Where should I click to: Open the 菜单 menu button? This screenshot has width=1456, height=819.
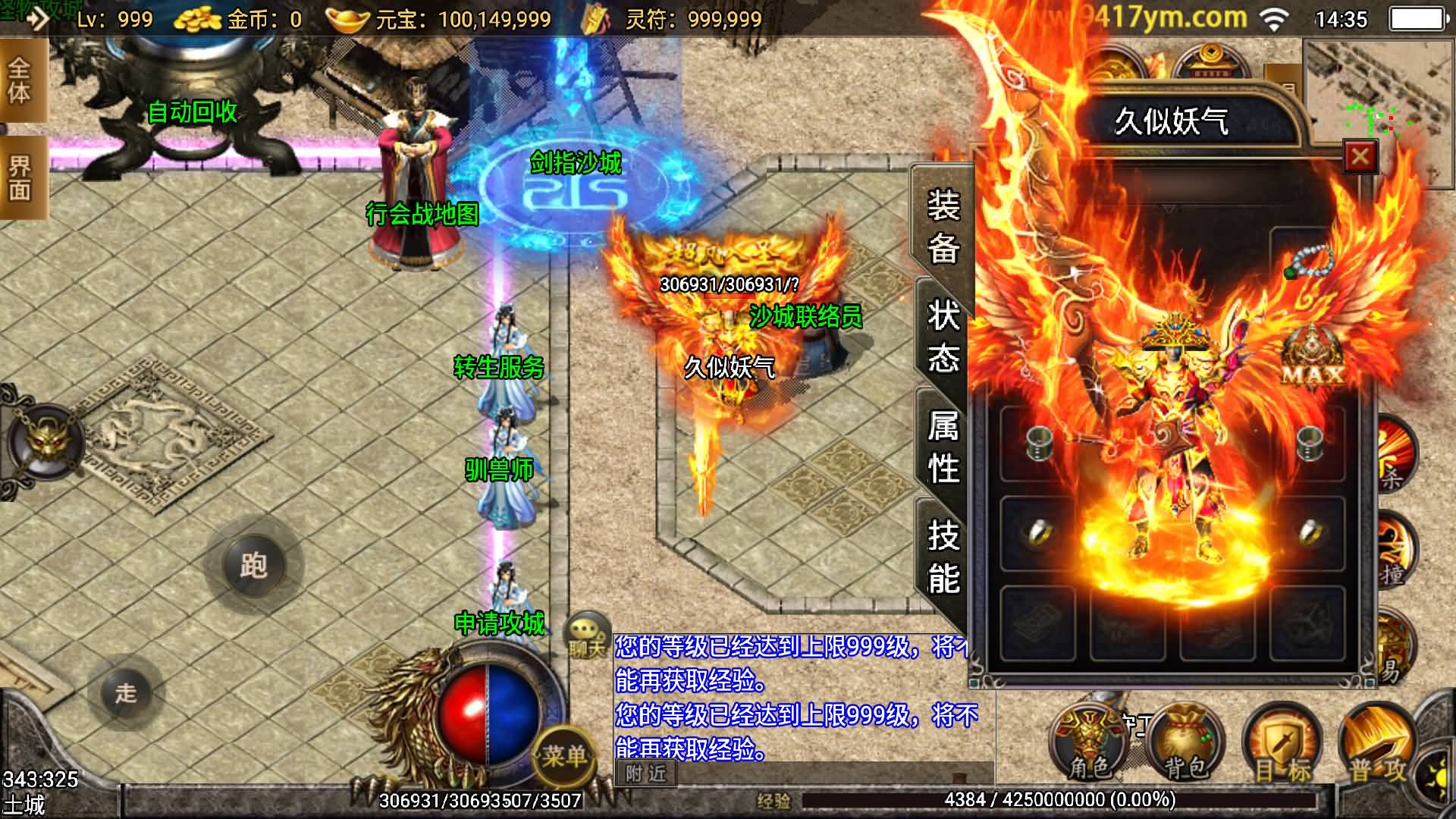click(x=563, y=755)
